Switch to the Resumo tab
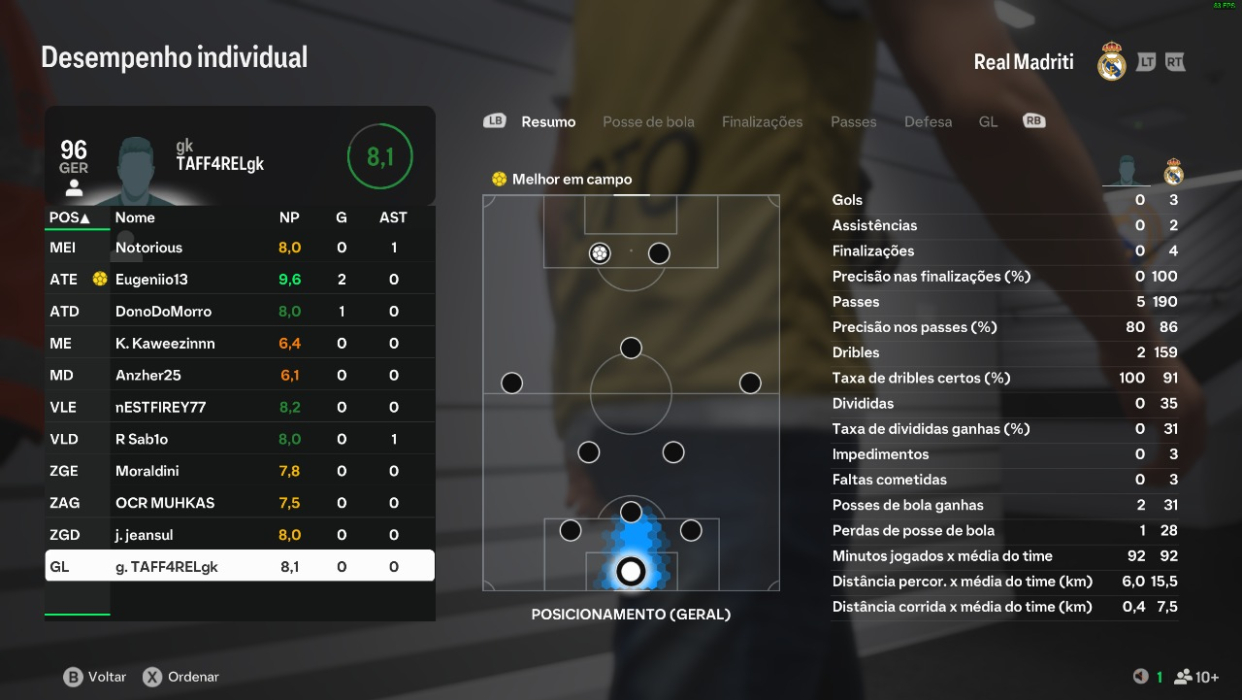Viewport: 1242px width, 700px height. point(548,122)
